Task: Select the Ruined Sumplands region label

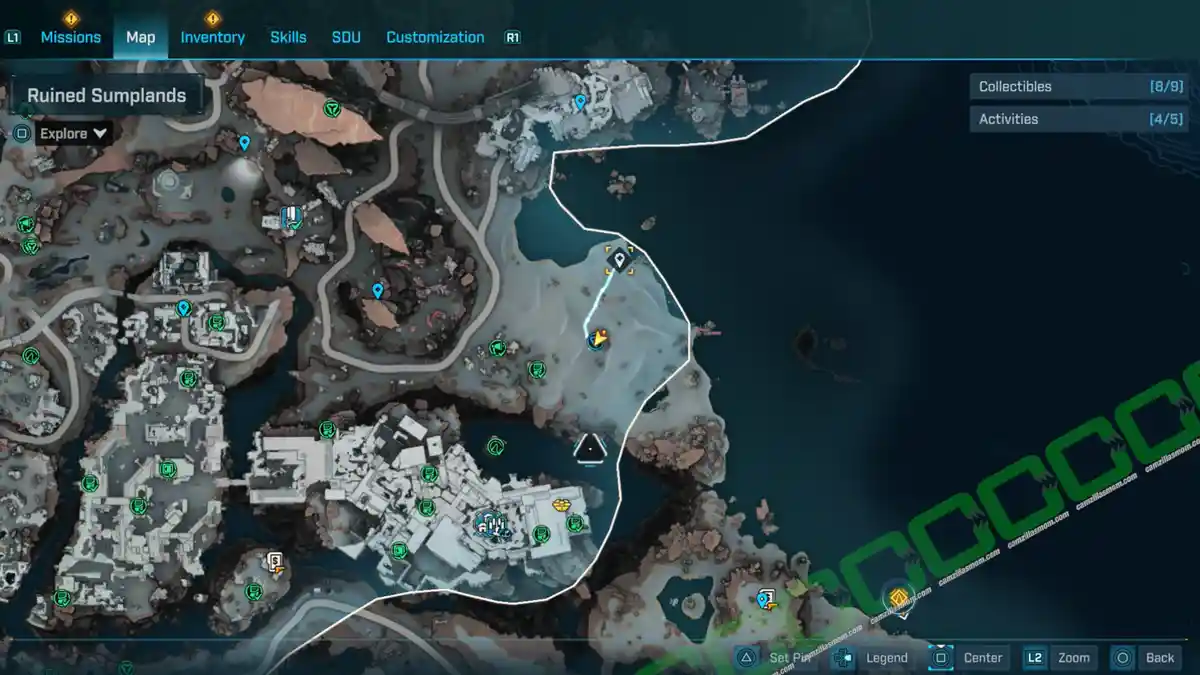Action: click(107, 96)
